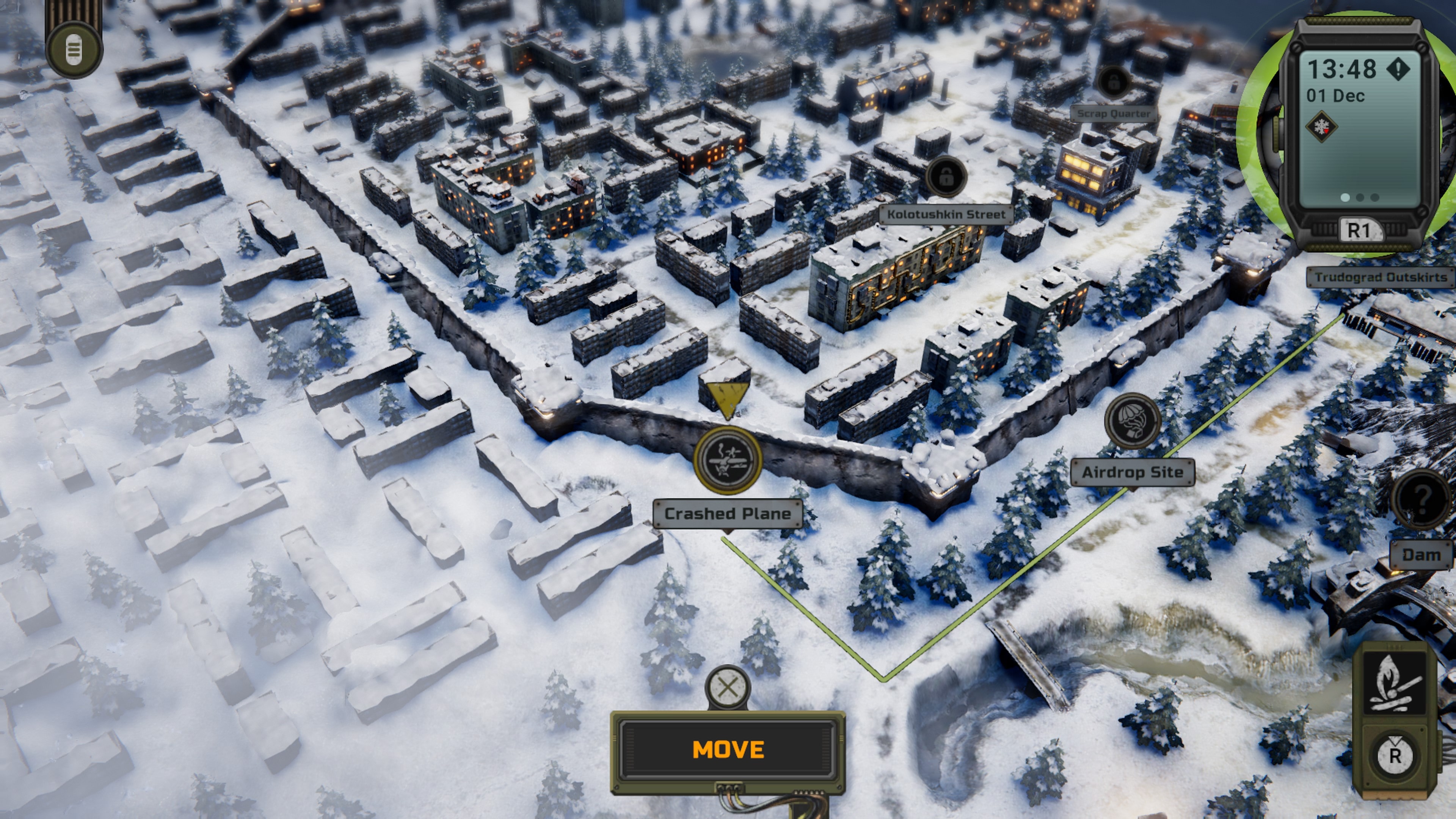Click the MOVE button
The image size is (1456, 819).
(x=728, y=750)
